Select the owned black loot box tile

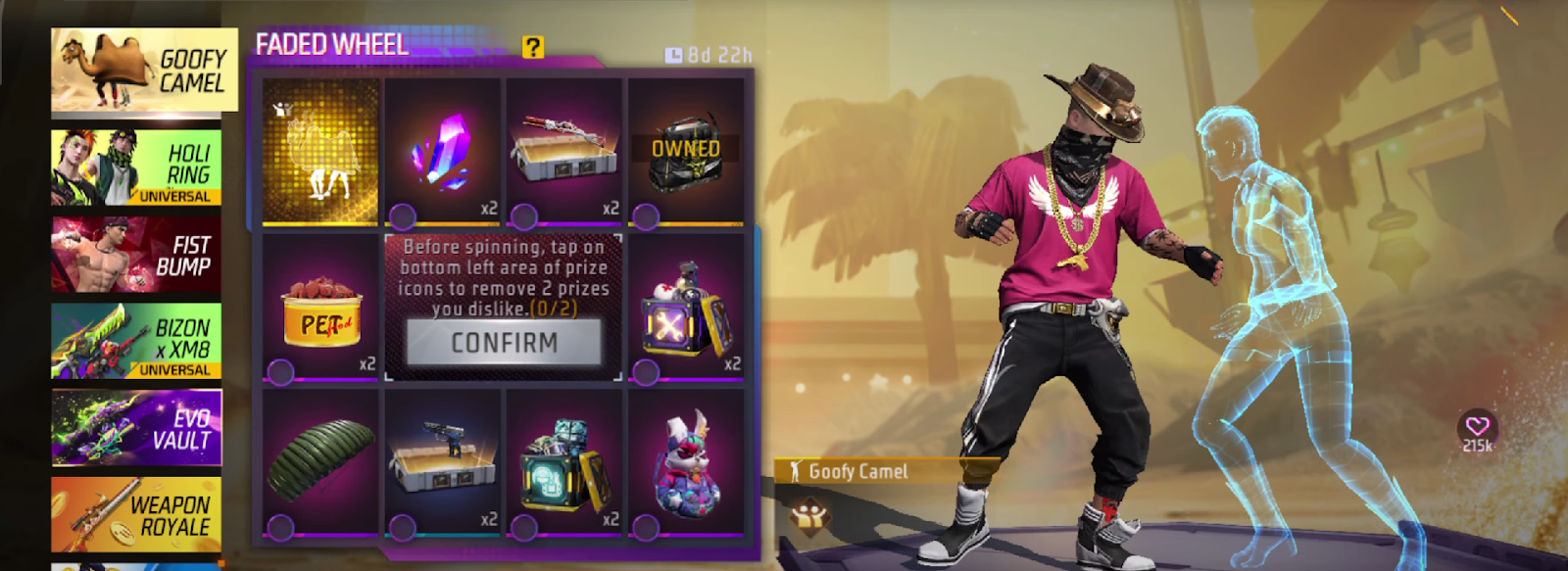(x=685, y=152)
